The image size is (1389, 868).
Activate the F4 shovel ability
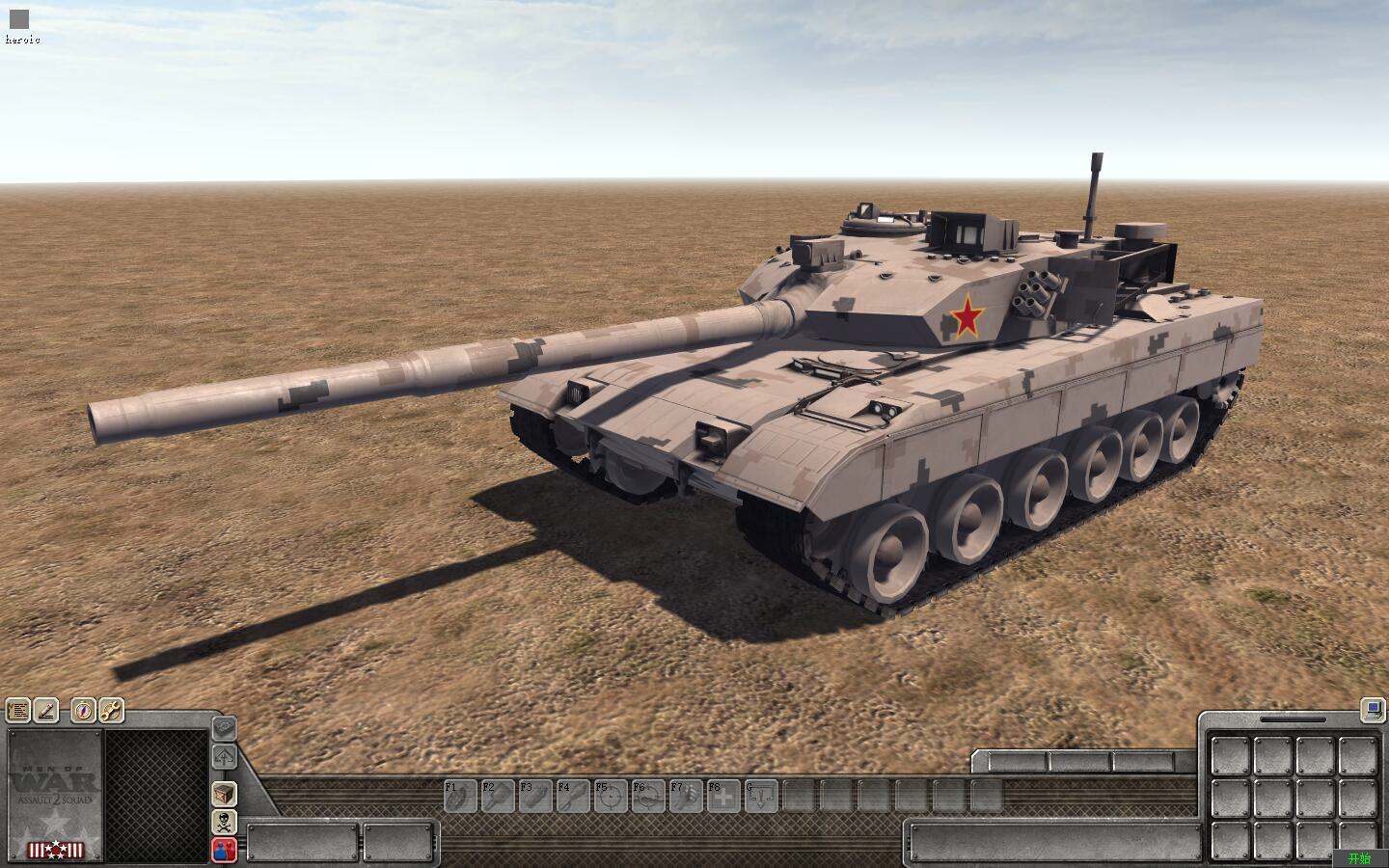(x=574, y=797)
